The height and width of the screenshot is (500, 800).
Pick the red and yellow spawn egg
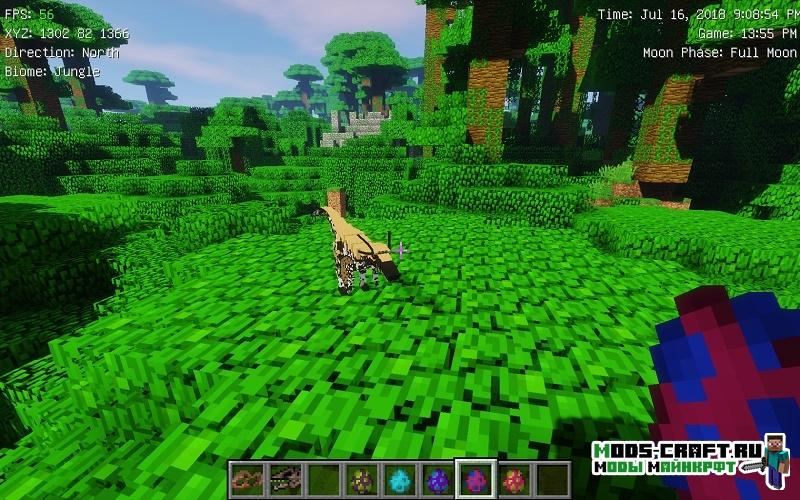512,479
